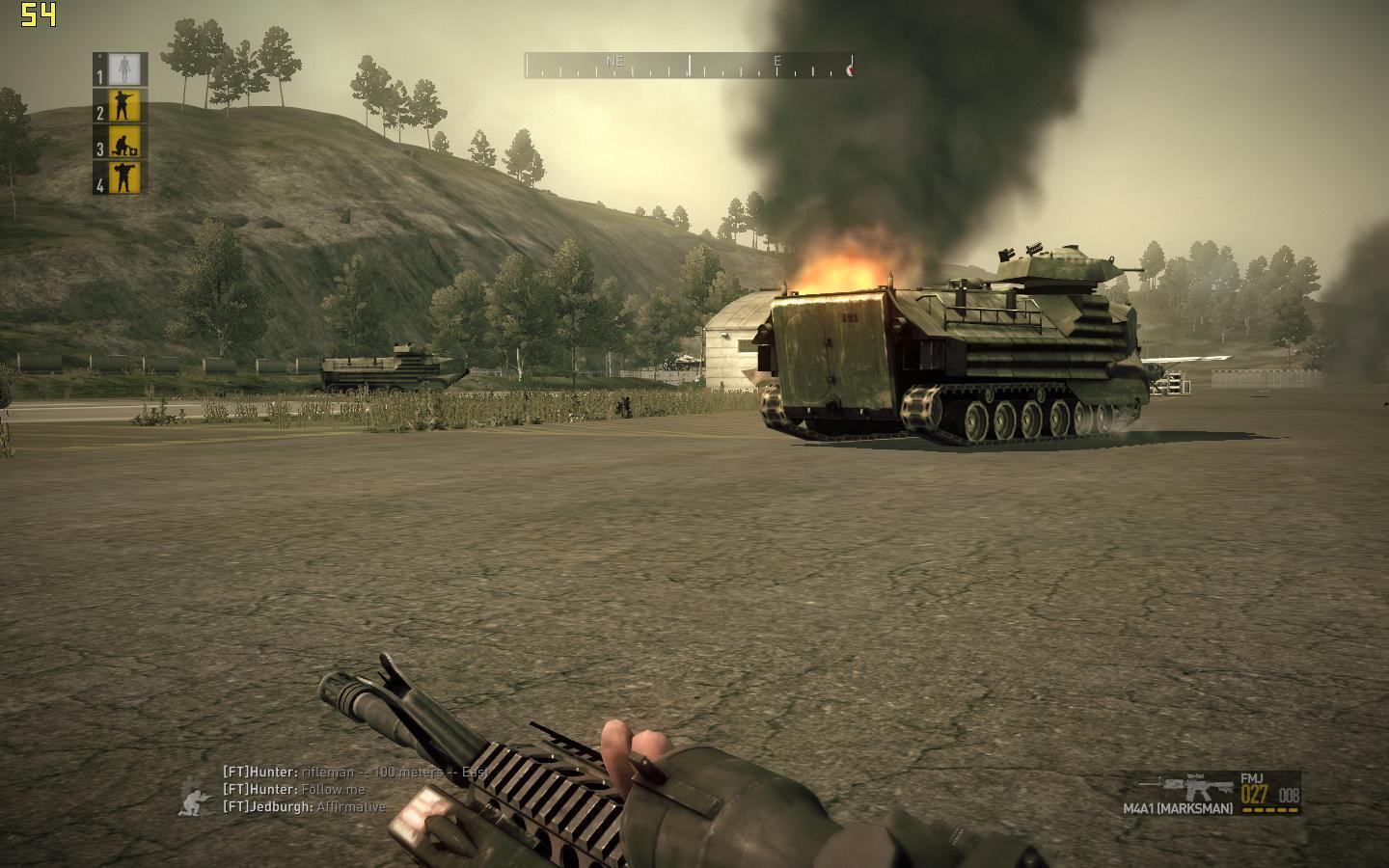Click Hunter's "Follow me" radio message
The height and width of the screenshot is (868, 1389).
tap(295, 790)
